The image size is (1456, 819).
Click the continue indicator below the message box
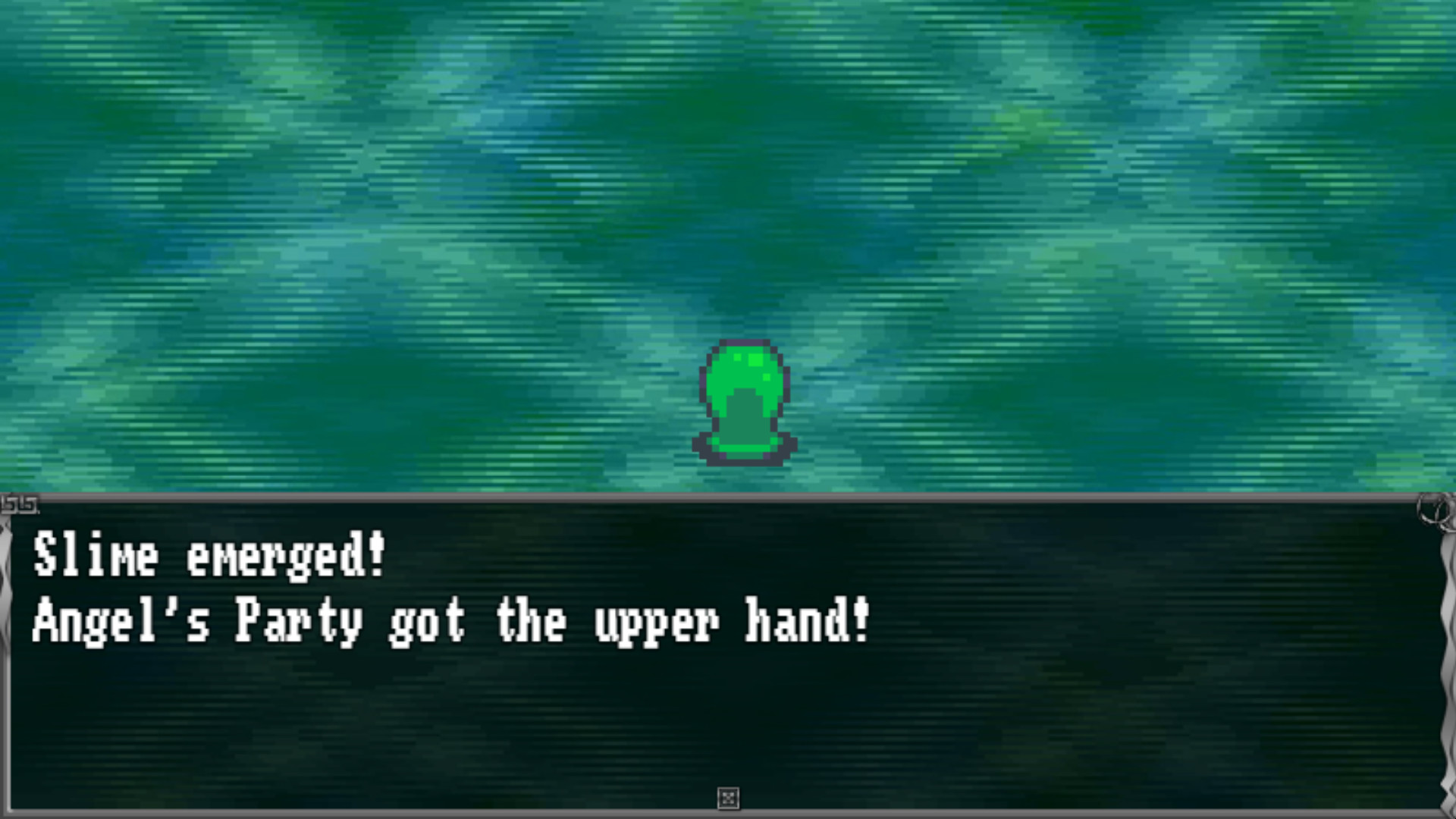(730, 799)
